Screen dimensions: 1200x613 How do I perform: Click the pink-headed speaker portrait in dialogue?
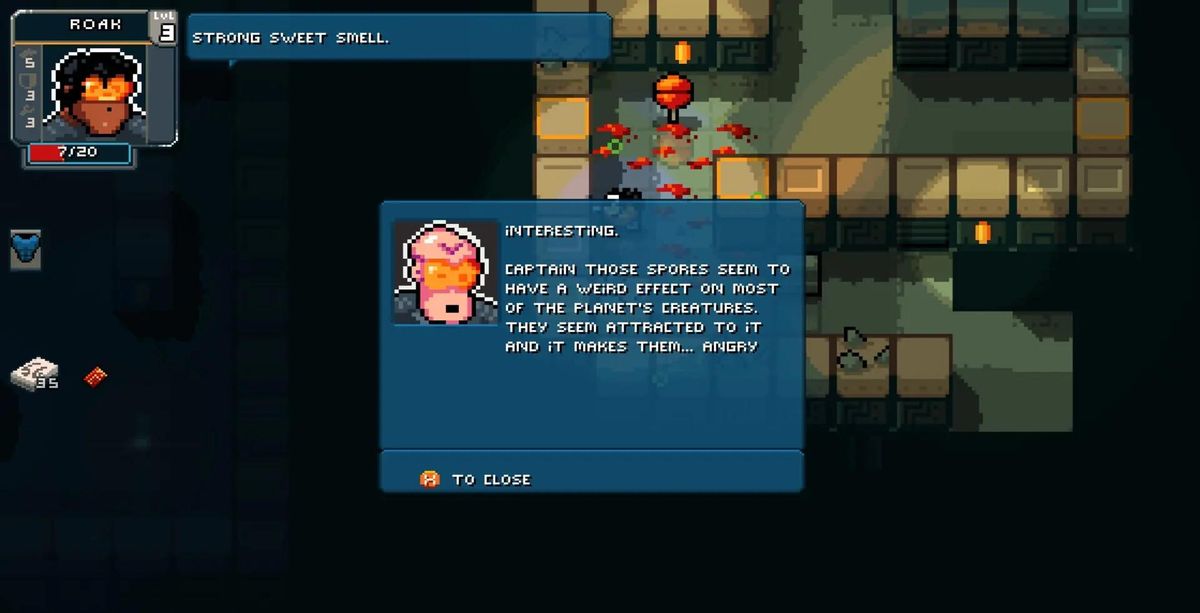click(445, 271)
